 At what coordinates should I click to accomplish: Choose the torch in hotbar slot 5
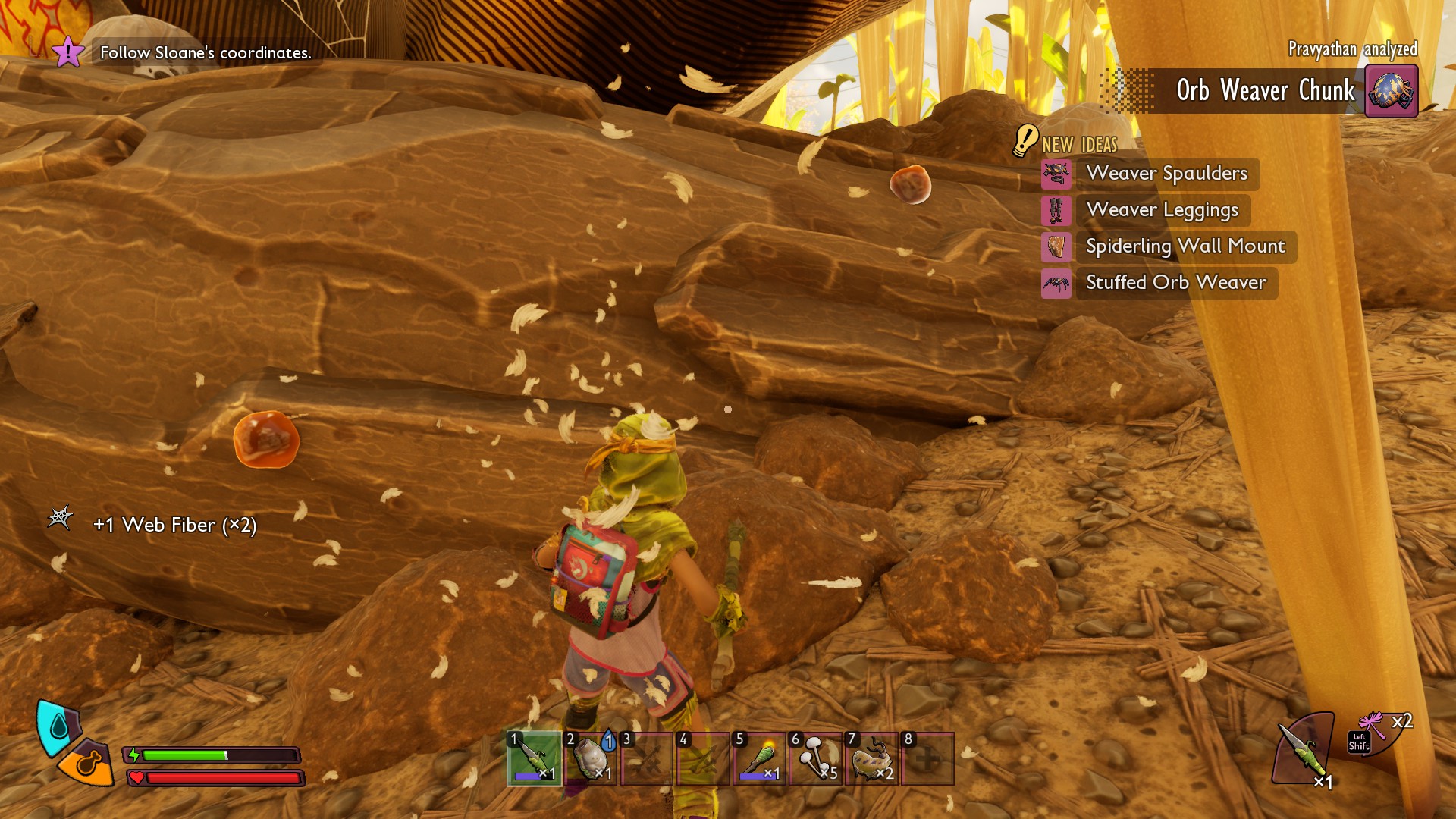point(759,758)
